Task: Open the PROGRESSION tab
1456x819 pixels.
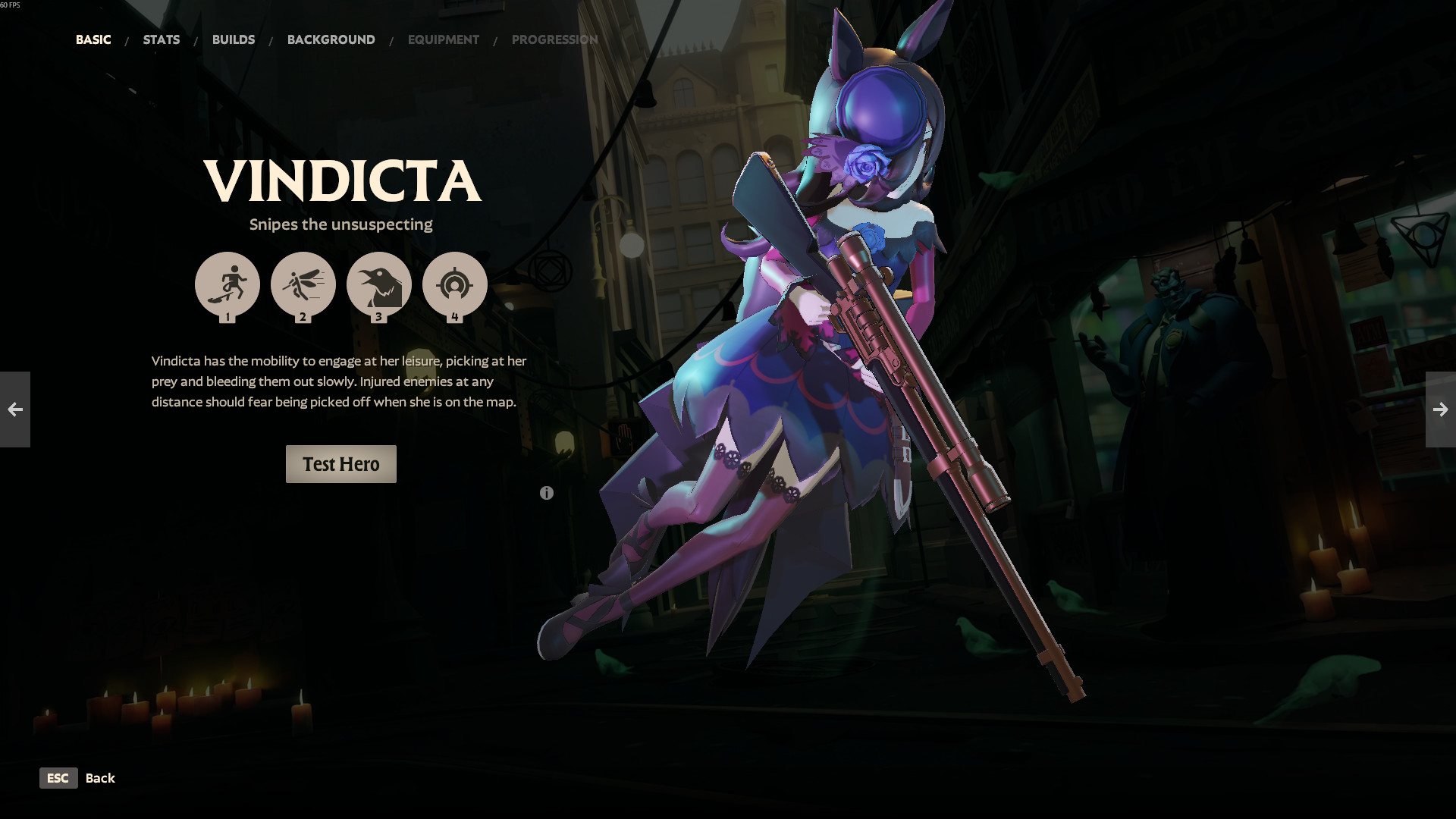Action: click(x=555, y=39)
